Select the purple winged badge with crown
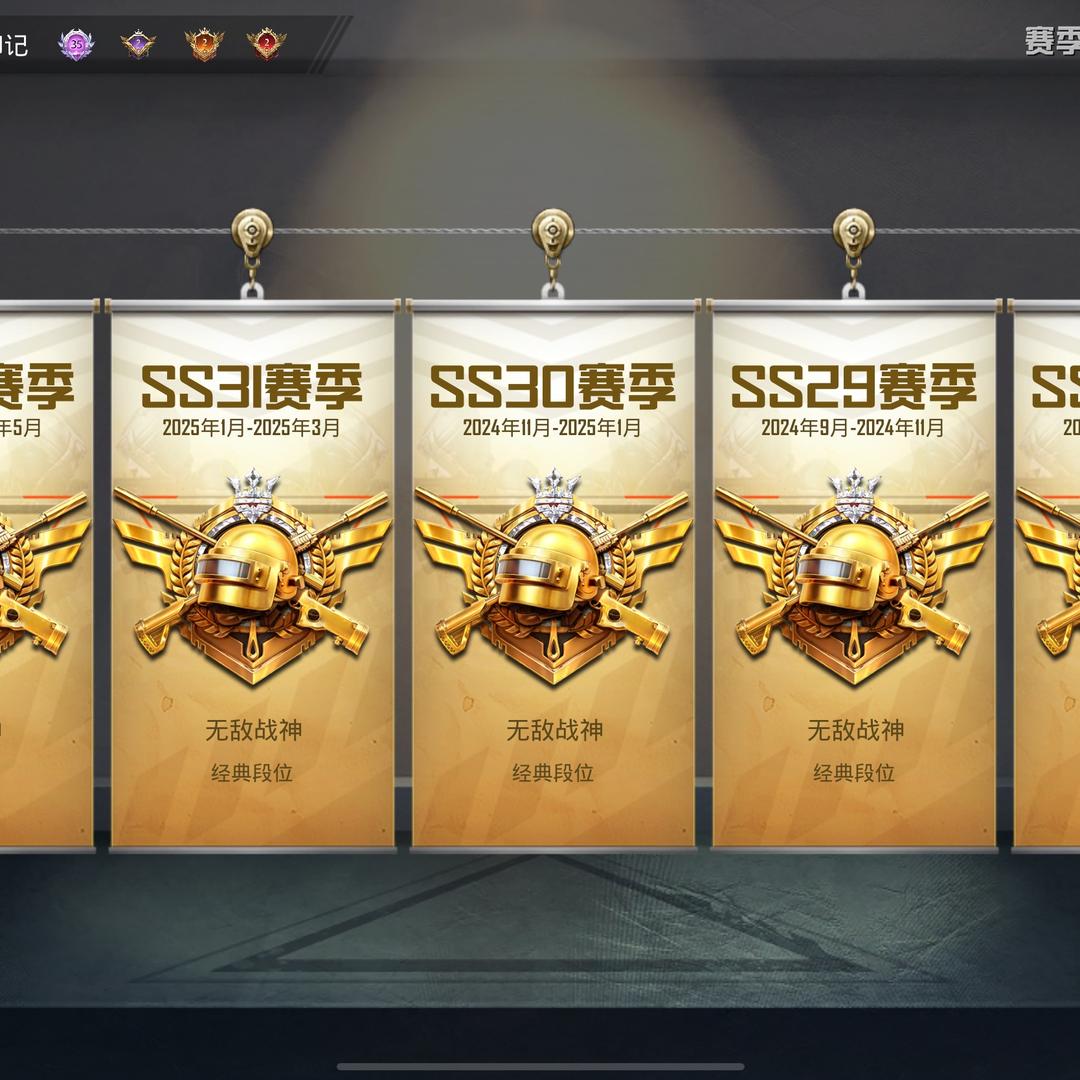Screen dimensions: 1080x1080 pyautogui.click(x=138, y=44)
